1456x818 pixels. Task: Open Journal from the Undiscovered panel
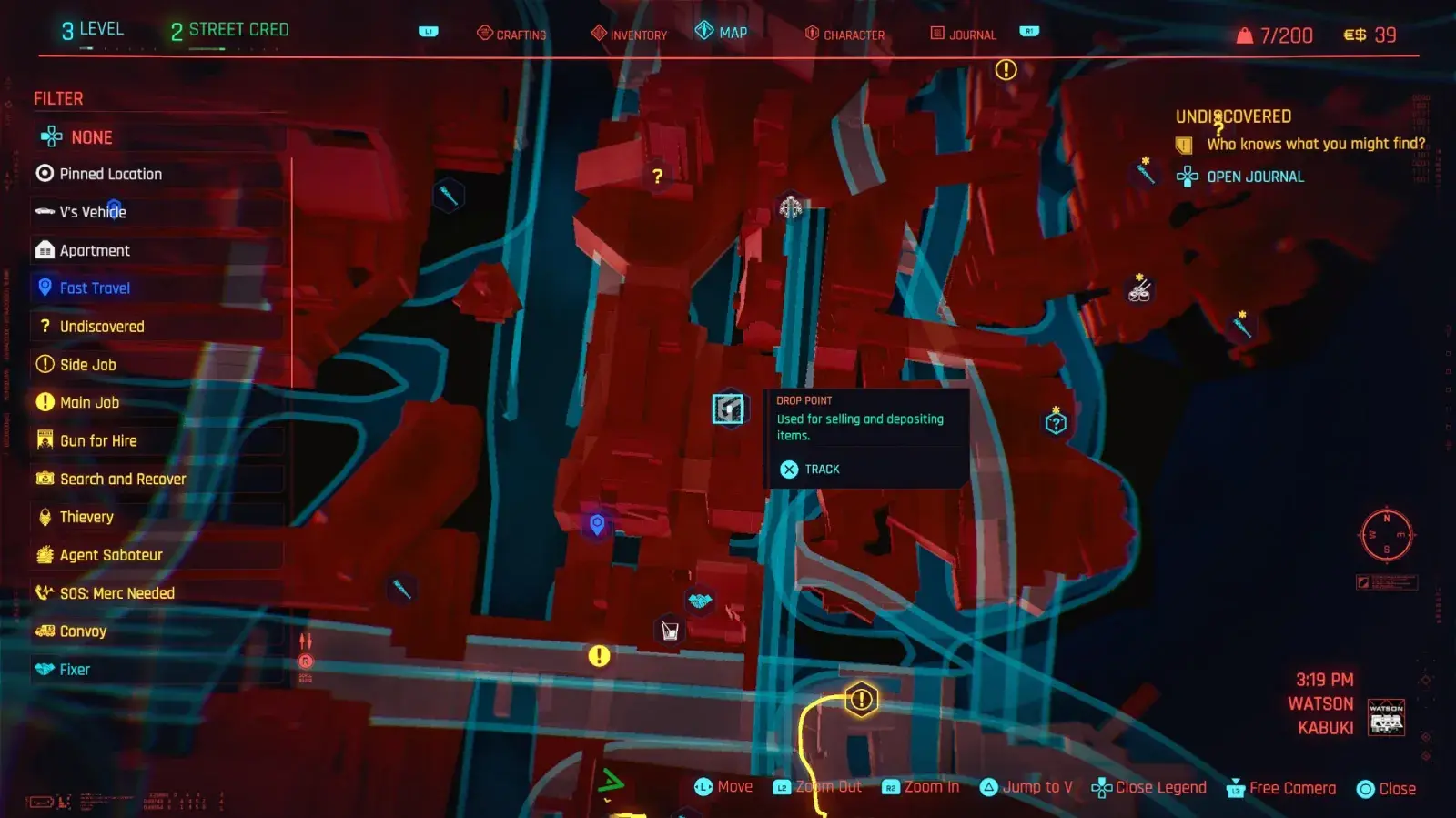pos(1254,177)
